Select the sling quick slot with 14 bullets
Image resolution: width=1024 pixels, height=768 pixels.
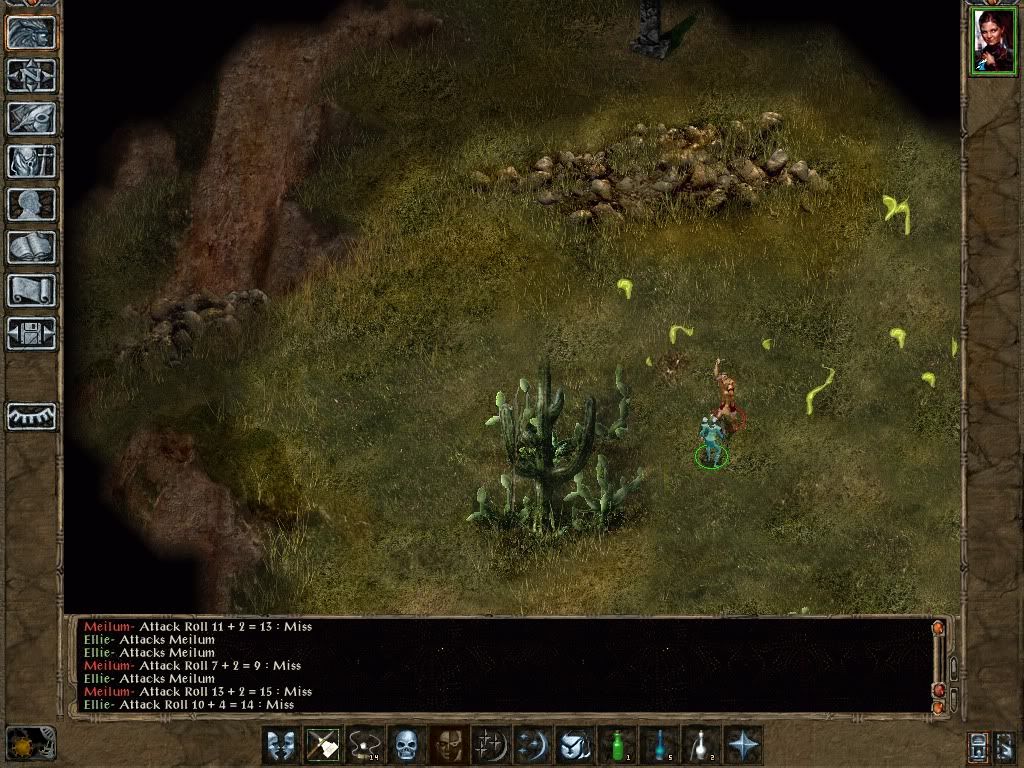(x=364, y=745)
